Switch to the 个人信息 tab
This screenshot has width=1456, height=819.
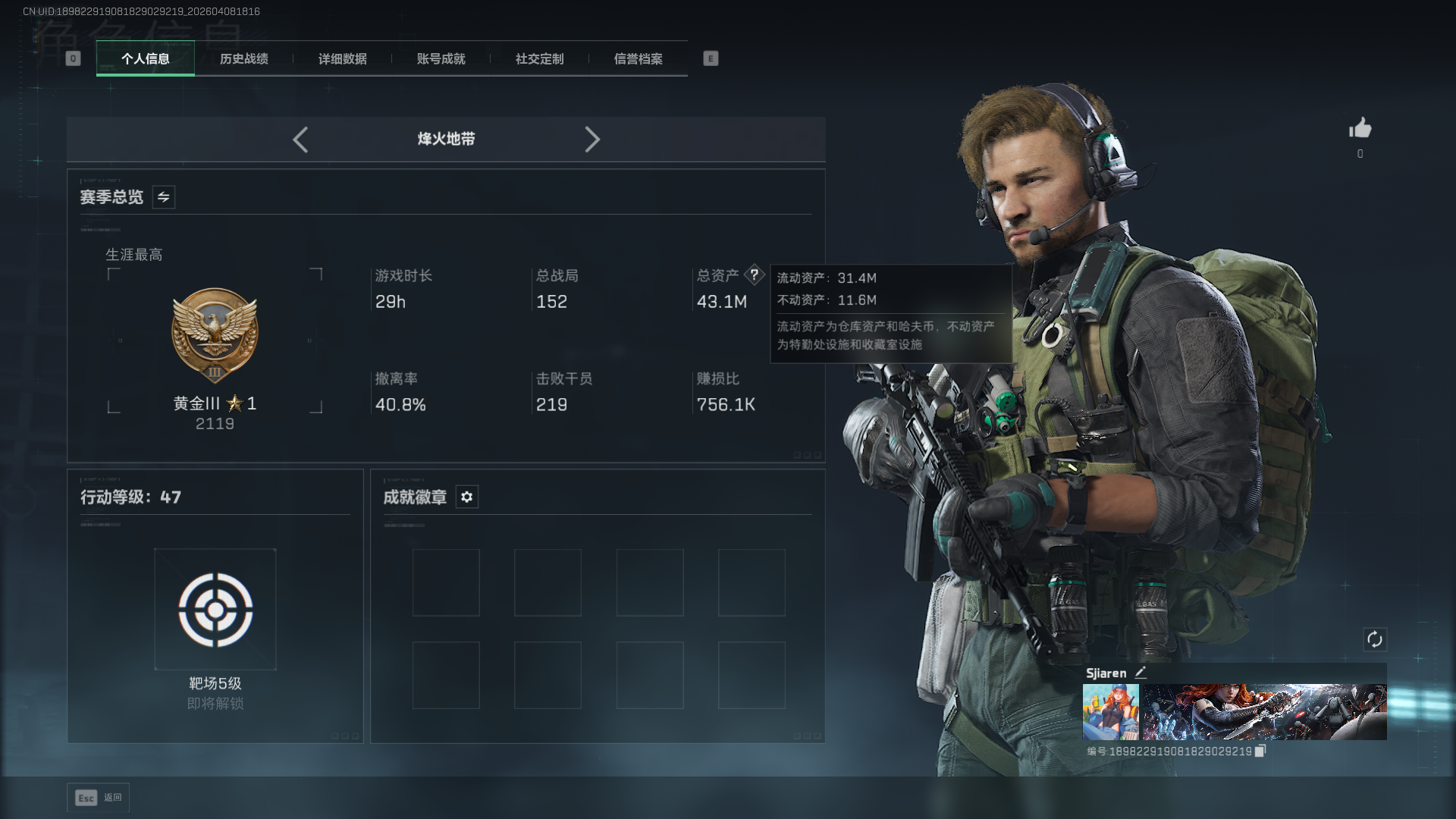[x=146, y=59]
